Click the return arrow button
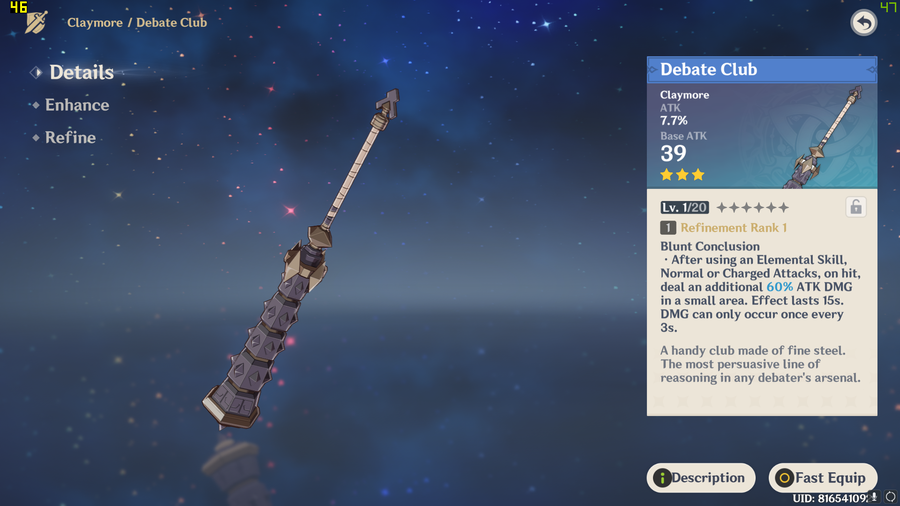Image resolution: width=900 pixels, height=506 pixels. (x=863, y=23)
